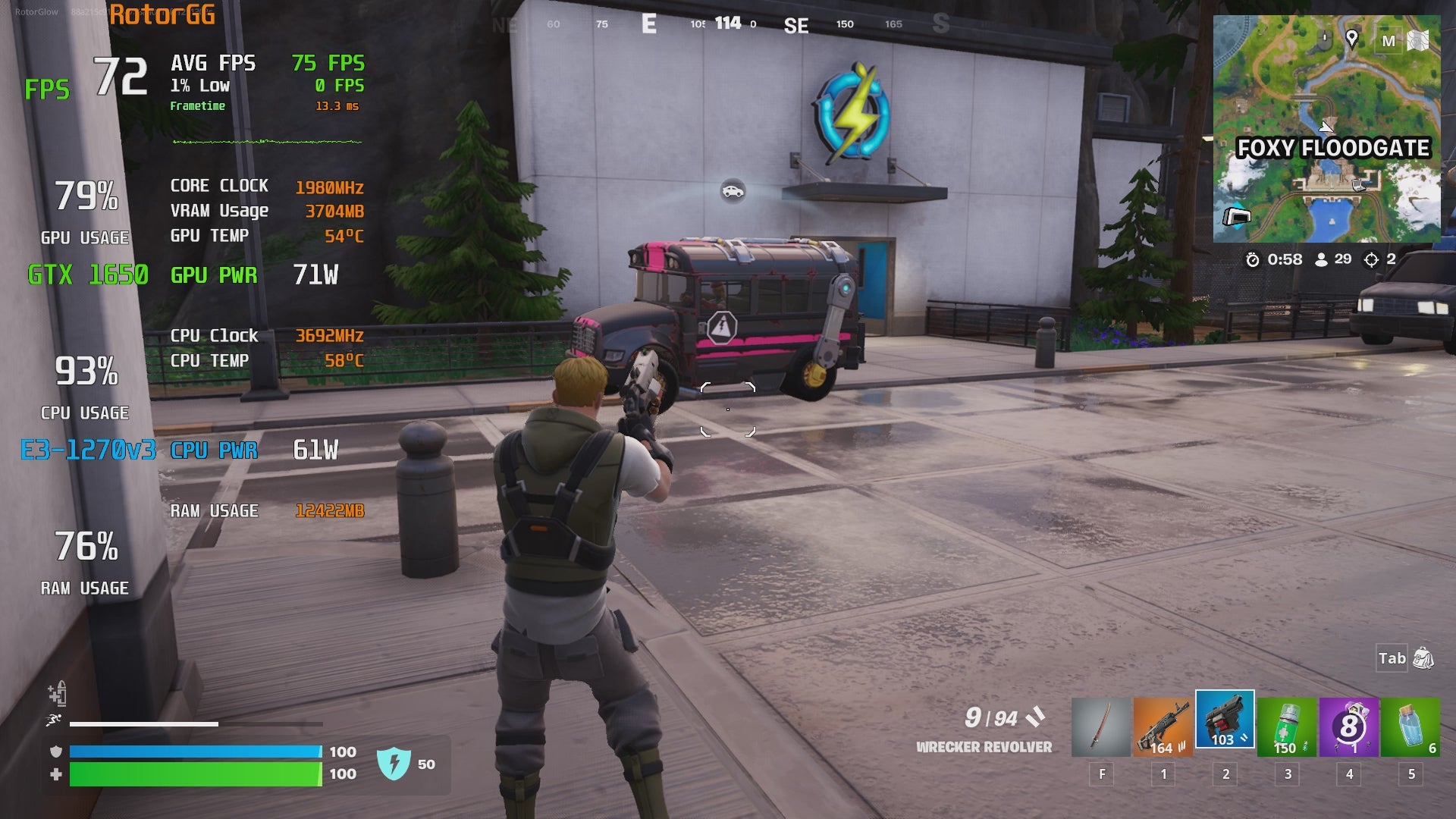Viewport: 1456px width, 819px height.
Task: Select the bunker marker on the minimap
Action: point(1237,218)
